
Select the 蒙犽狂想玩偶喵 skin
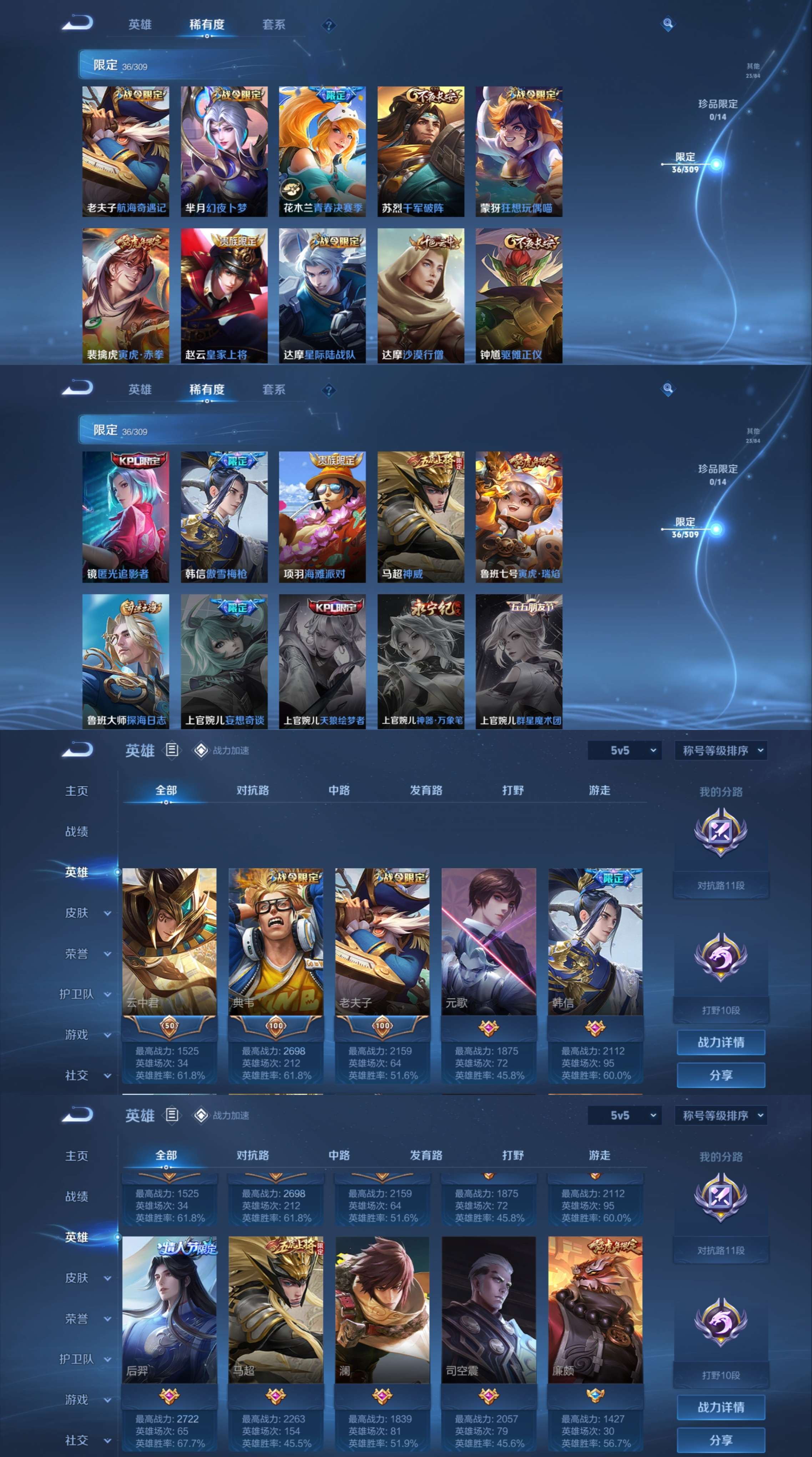[519, 151]
